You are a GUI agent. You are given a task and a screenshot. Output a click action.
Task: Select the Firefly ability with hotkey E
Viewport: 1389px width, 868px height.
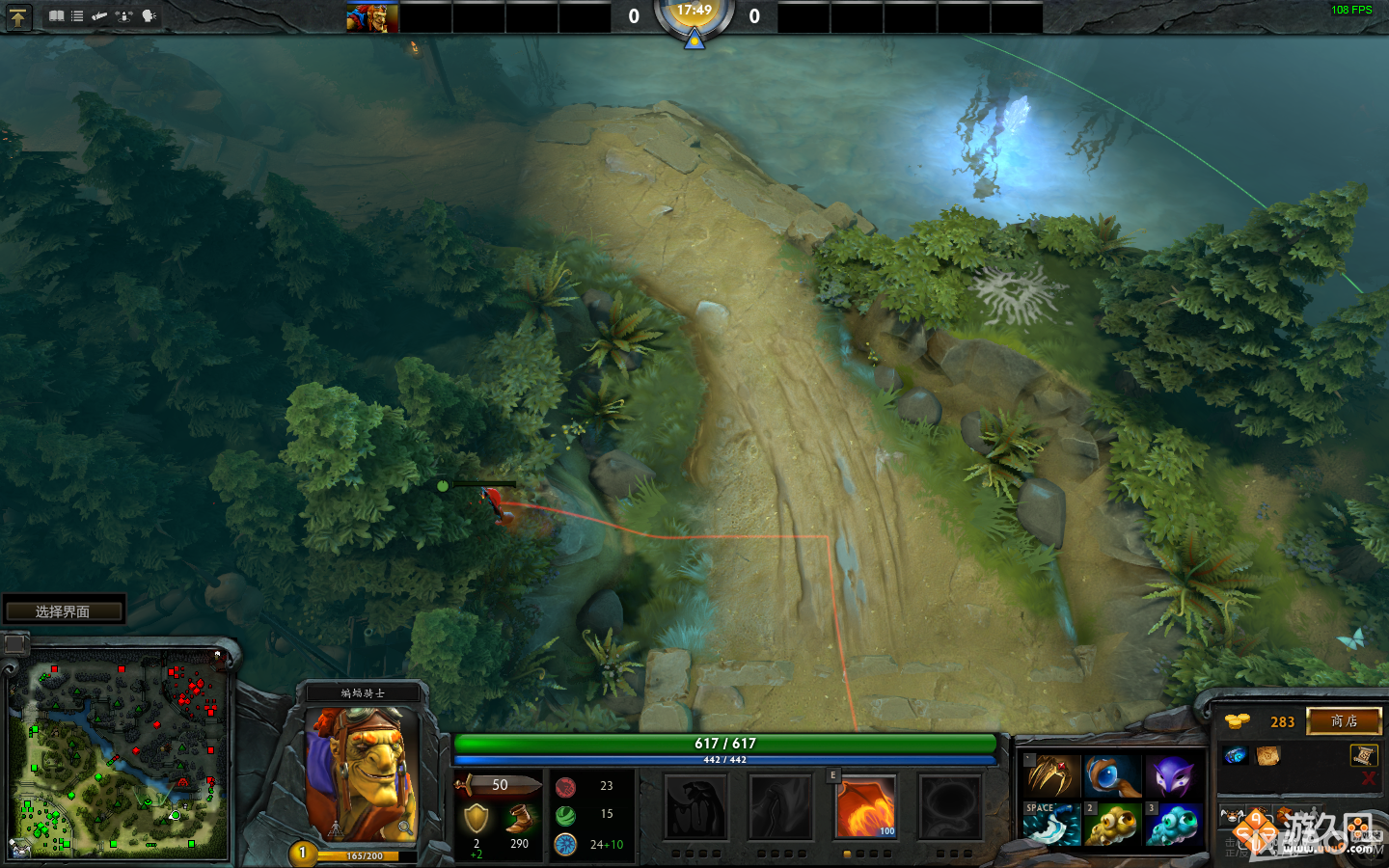click(x=865, y=807)
